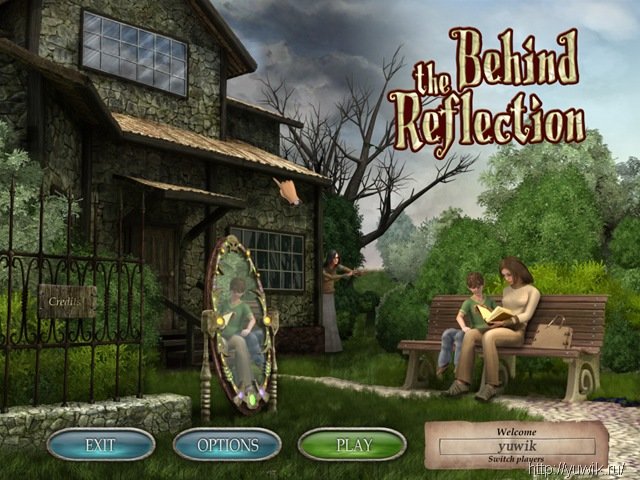Start the game with the PLAY button

pos(351,444)
